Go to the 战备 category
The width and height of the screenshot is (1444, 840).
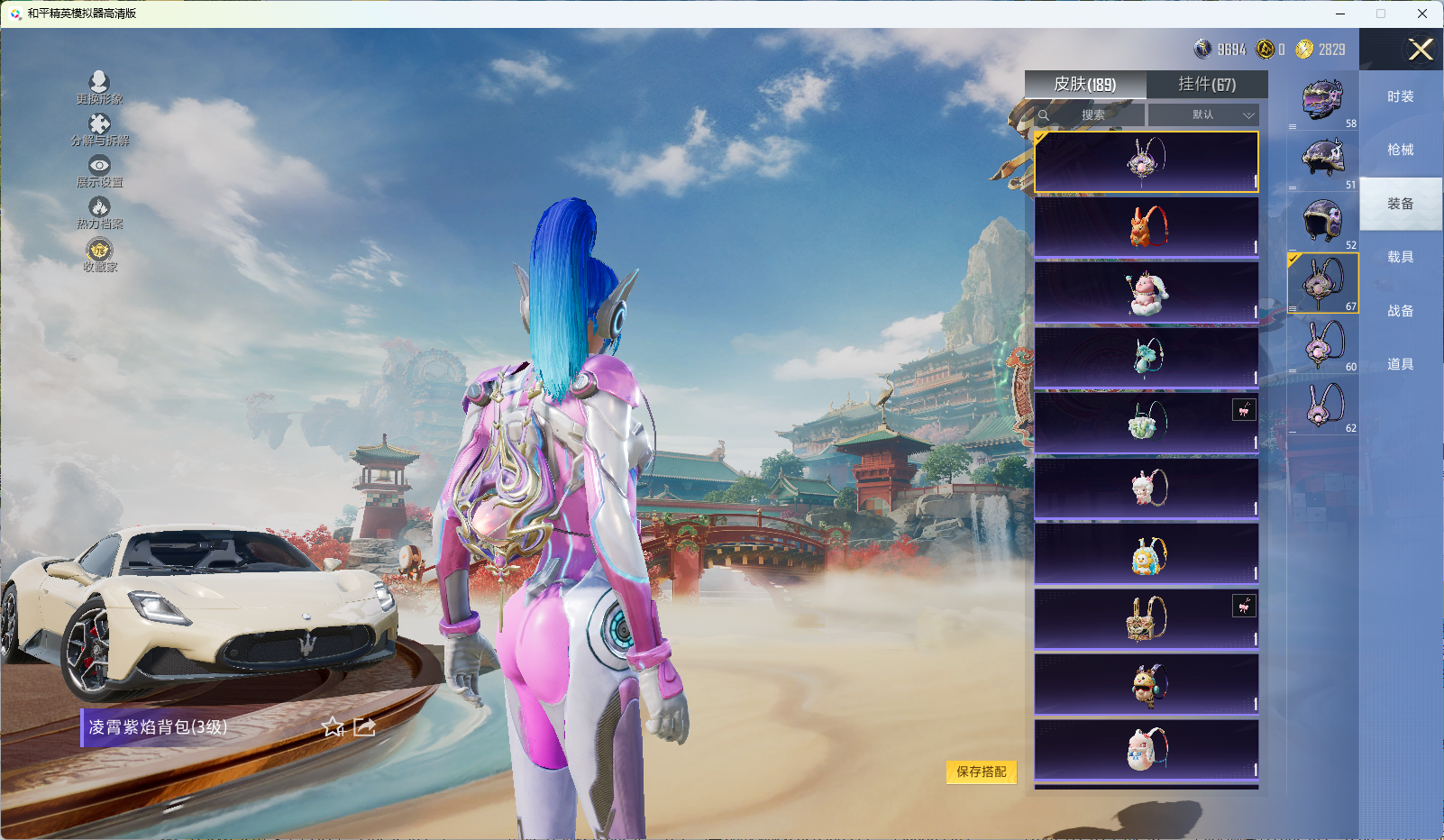1401,311
